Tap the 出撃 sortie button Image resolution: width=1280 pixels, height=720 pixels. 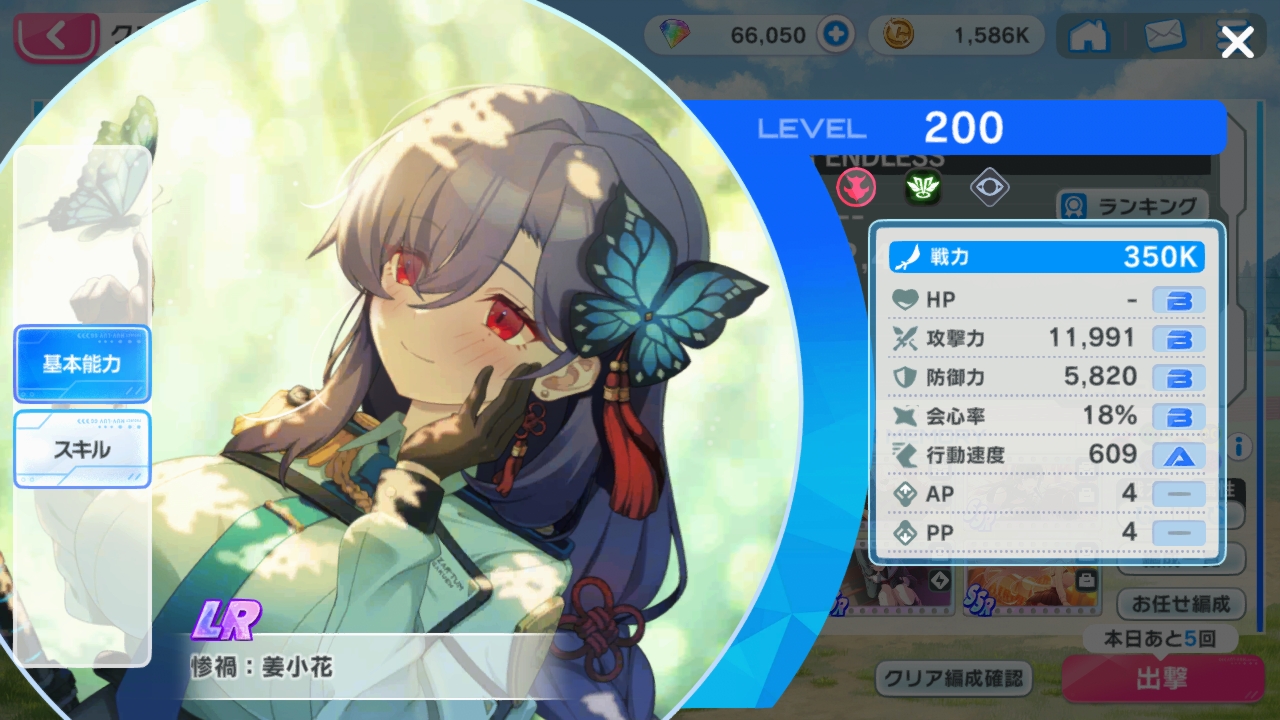coord(1161,680)
